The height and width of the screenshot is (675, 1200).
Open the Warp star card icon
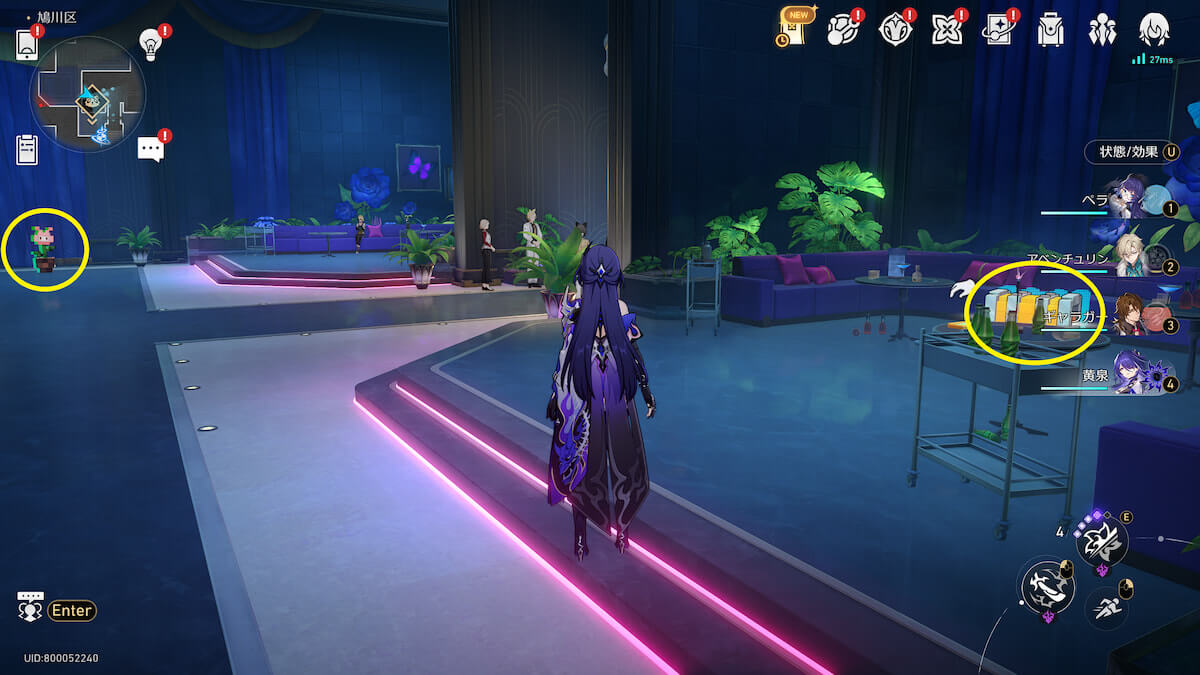click(999, 29)
